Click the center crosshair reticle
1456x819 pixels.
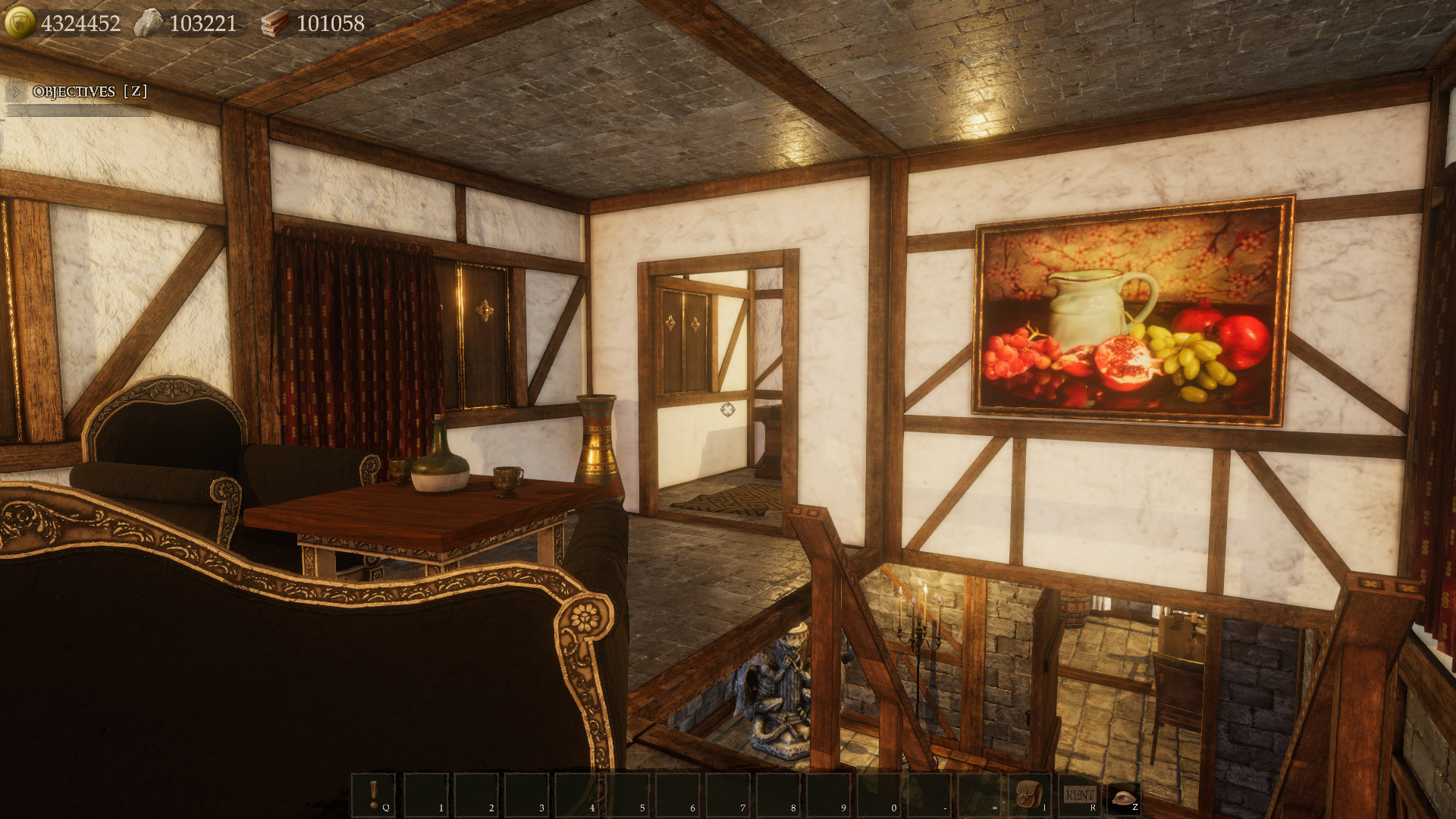726,409
